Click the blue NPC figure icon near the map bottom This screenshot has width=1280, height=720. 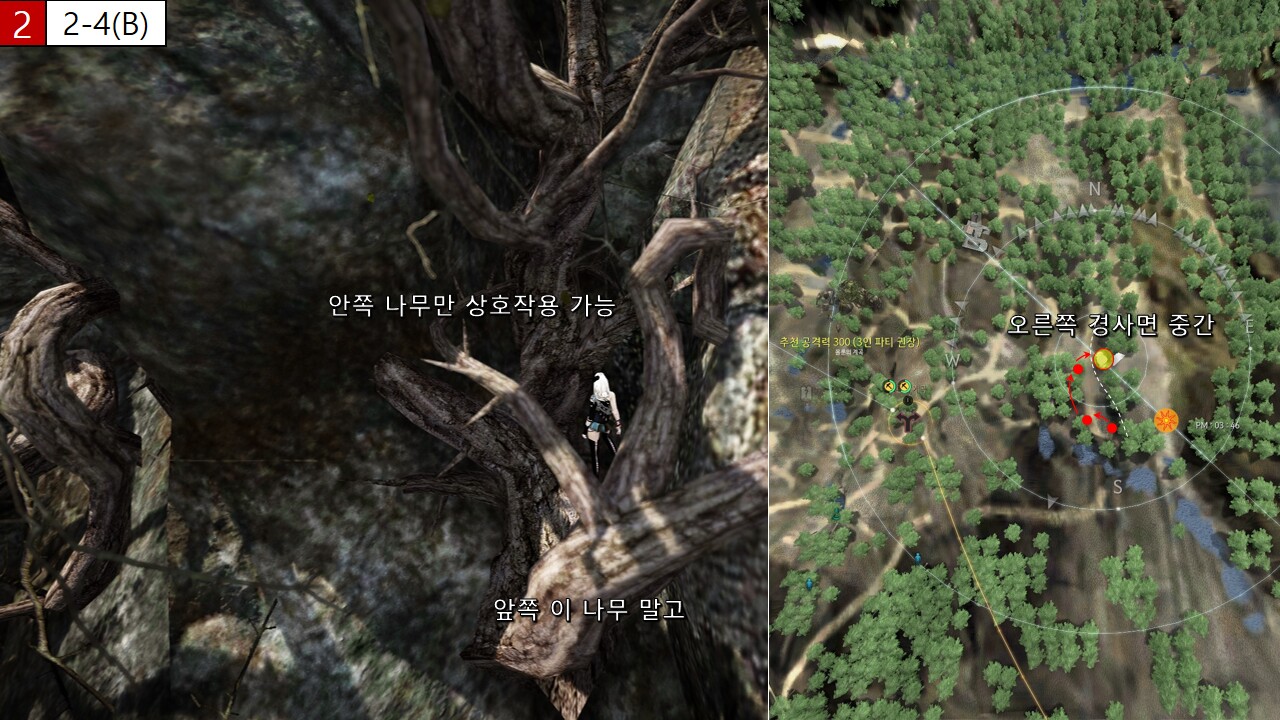[x=917, y=557]
